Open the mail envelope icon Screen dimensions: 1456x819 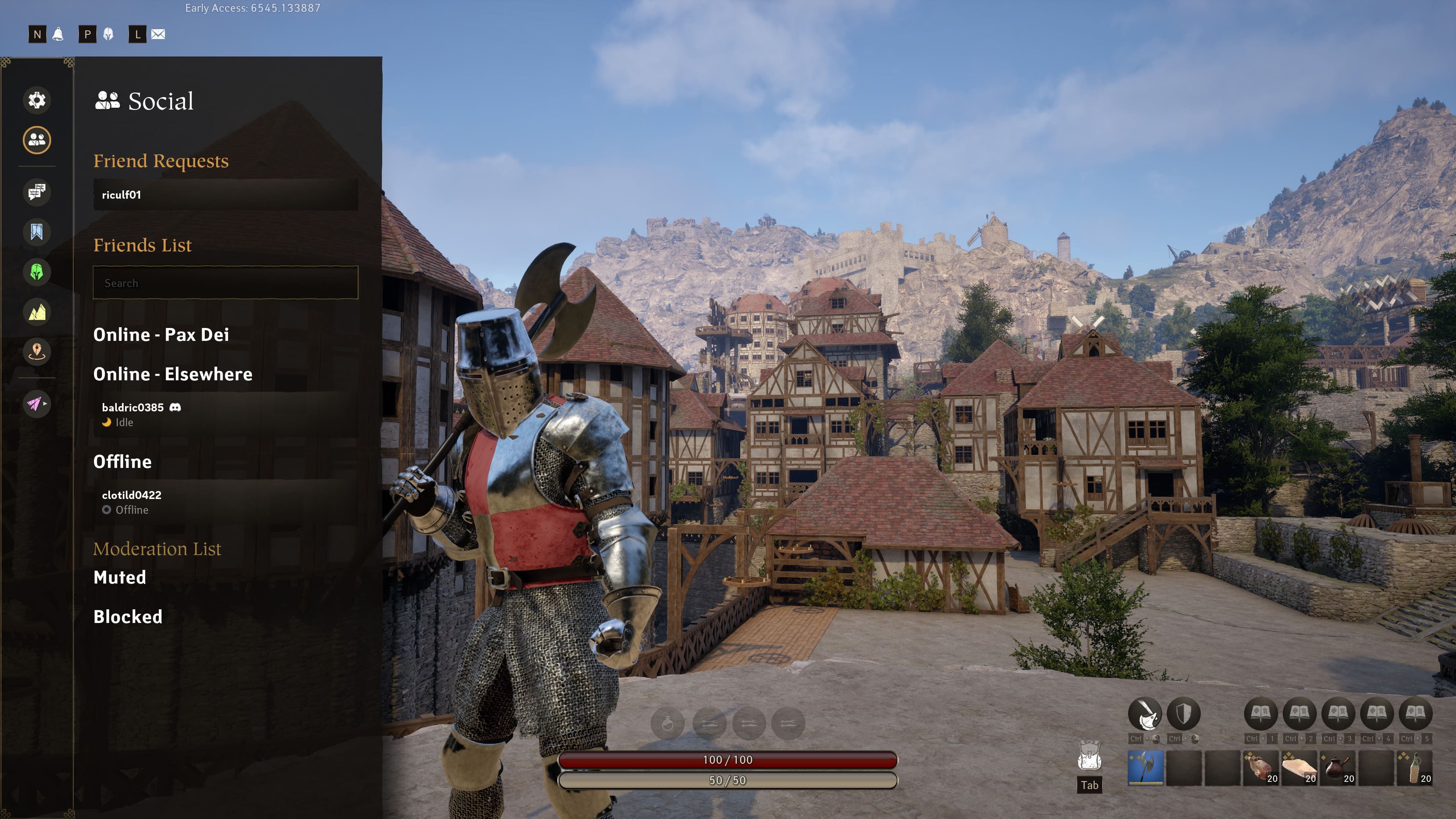pos(158,35)
